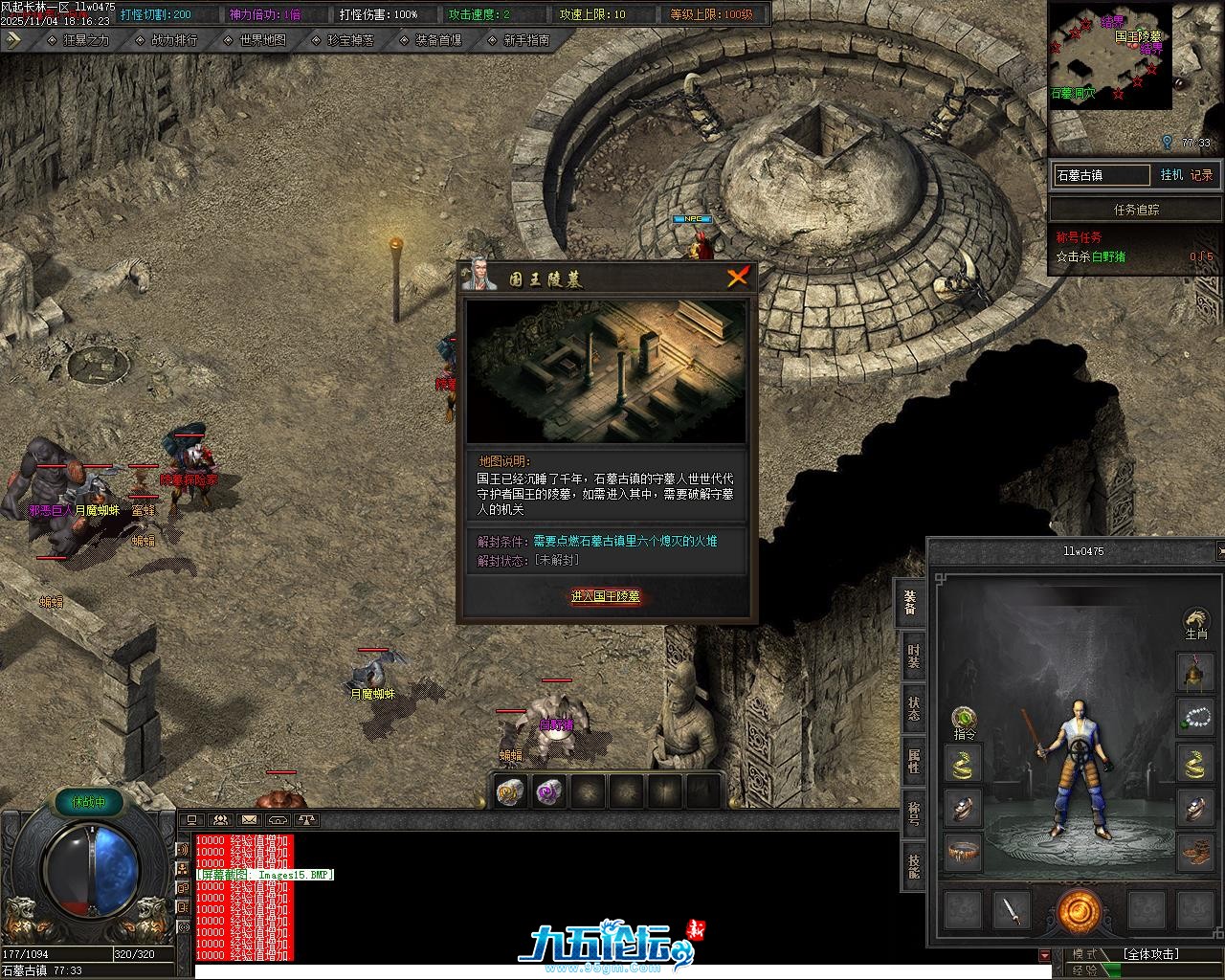Screen dimensions: 1225x980
Task: Select the helmet equipment slot
Action: point(1193,673)
